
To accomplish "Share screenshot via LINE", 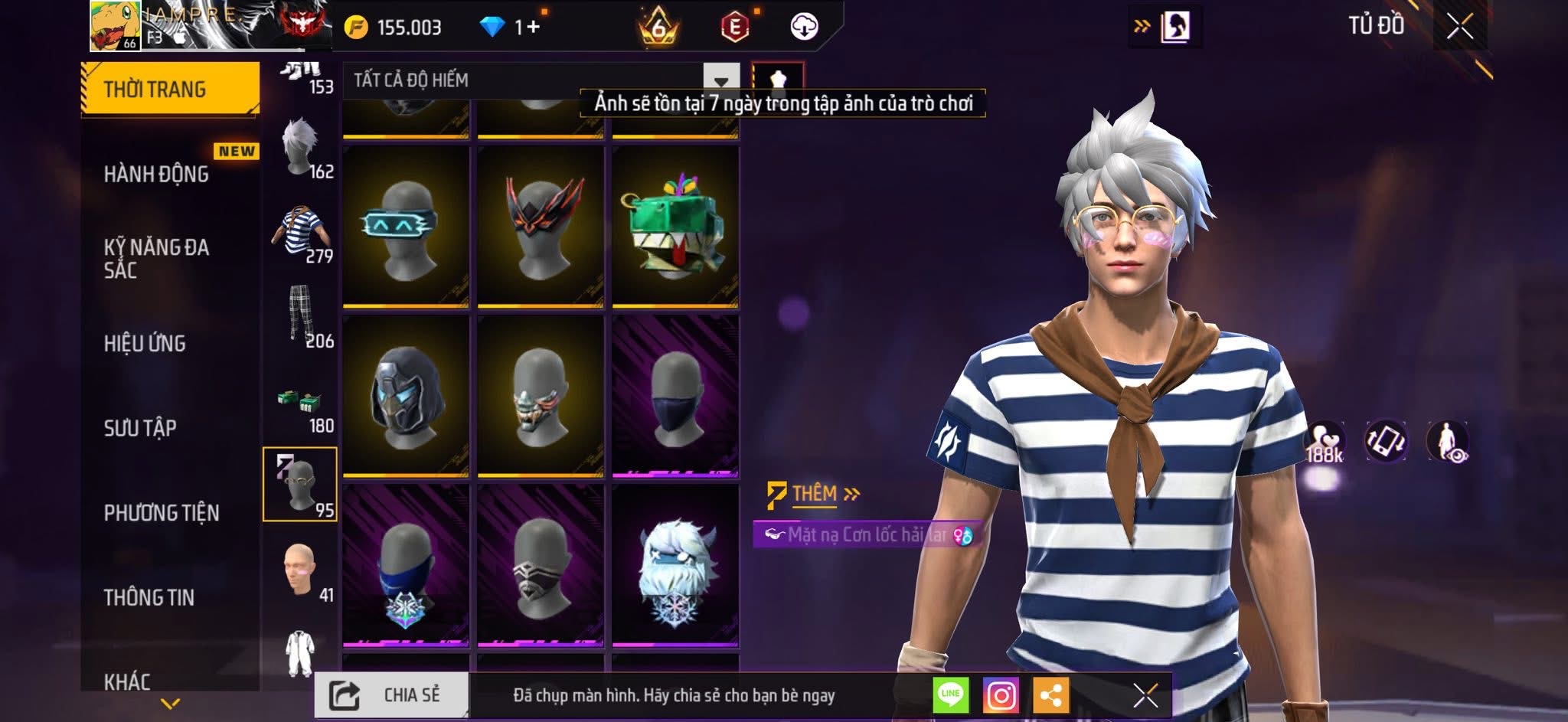I will 950,695.
